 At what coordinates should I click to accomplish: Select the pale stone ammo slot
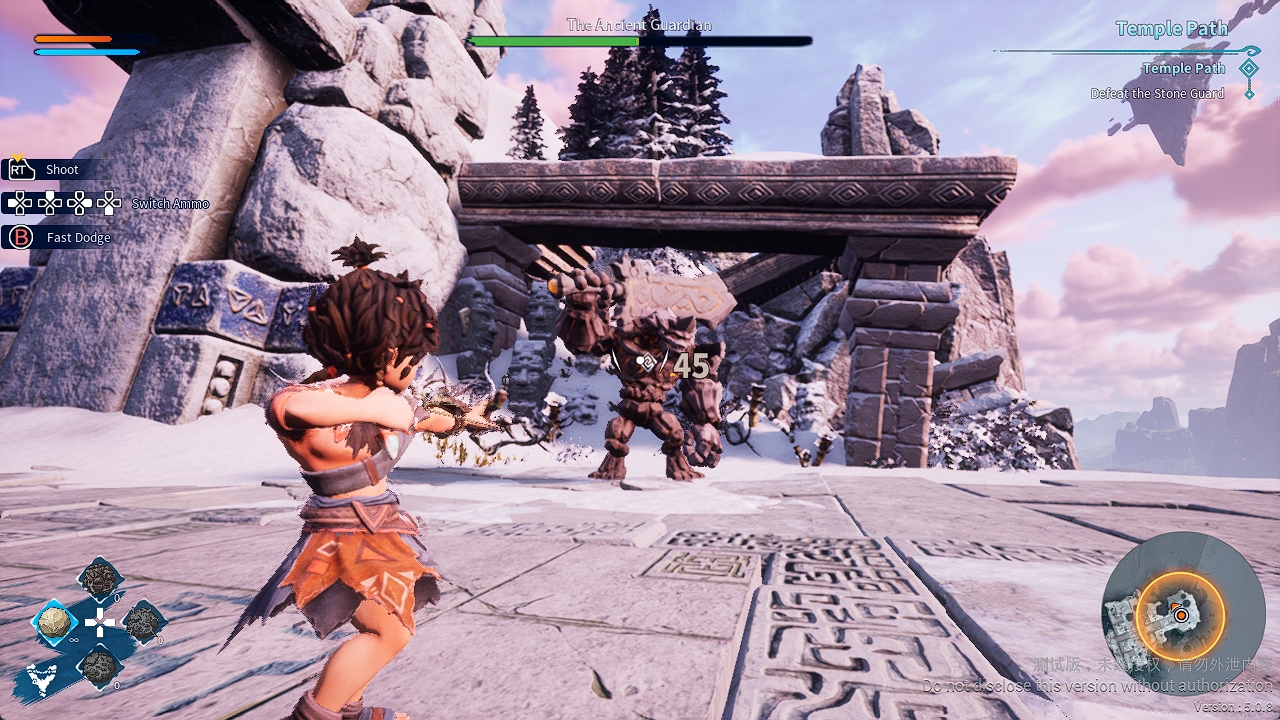(x=55, y=623)
